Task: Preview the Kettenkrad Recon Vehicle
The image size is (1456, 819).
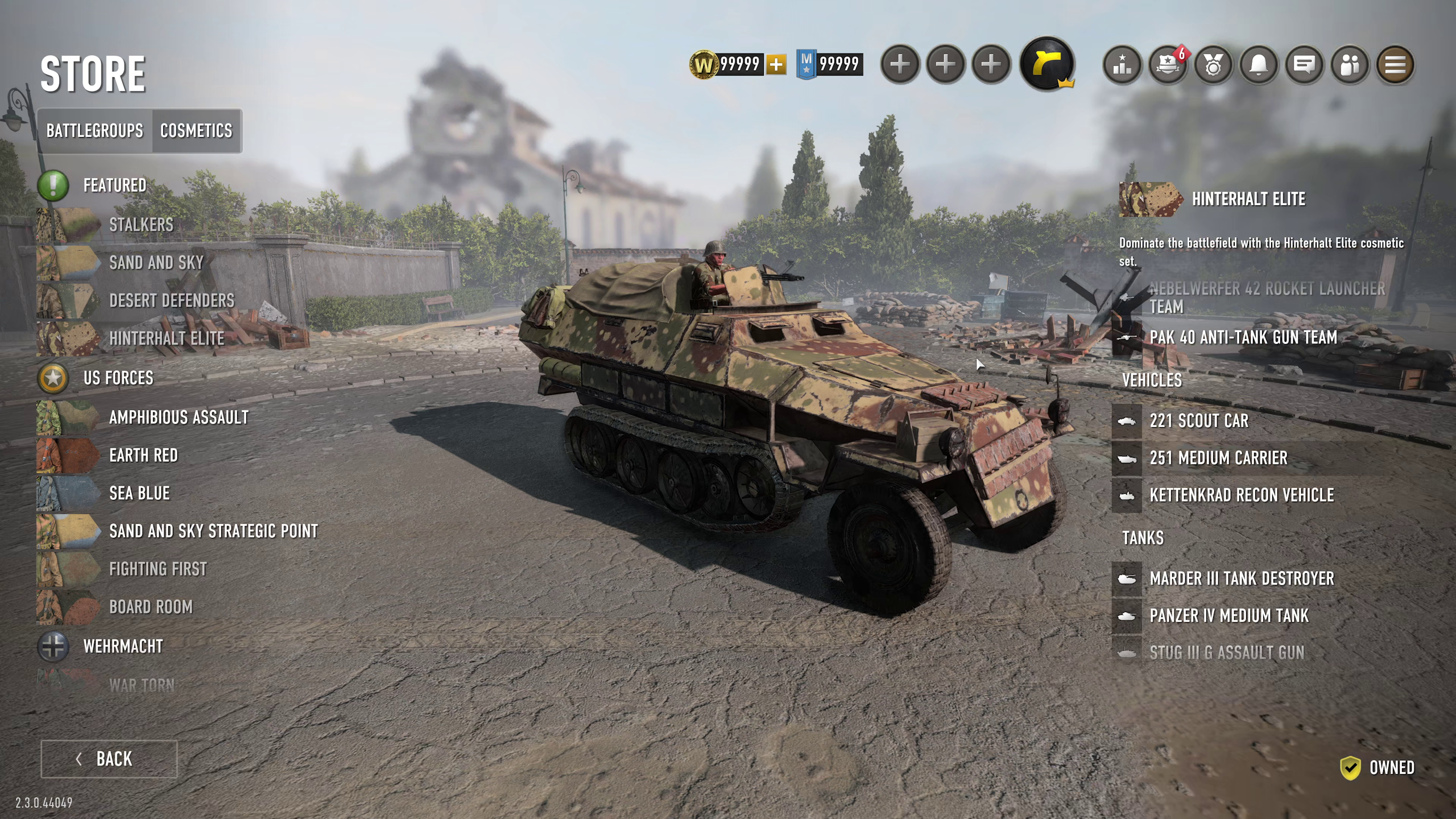Action: coord(1241,495)
